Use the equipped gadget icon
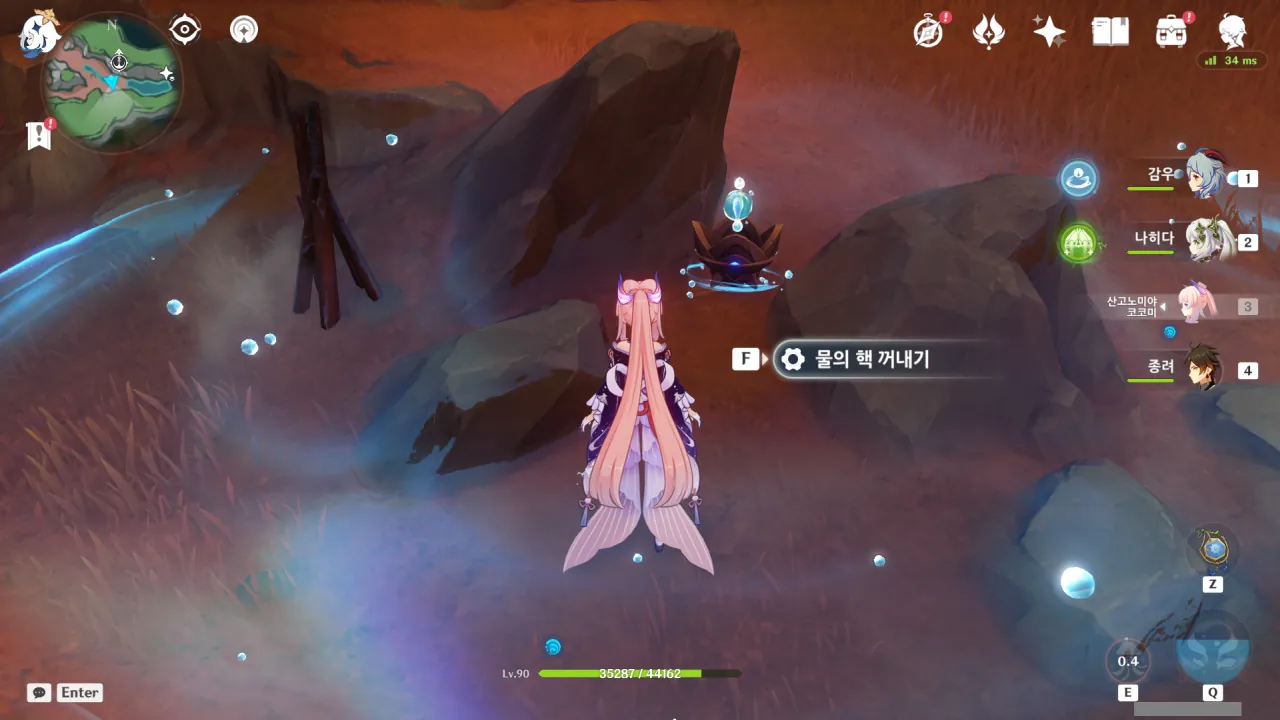This screenshot has height=720, width=1280. pos(1212,550)
